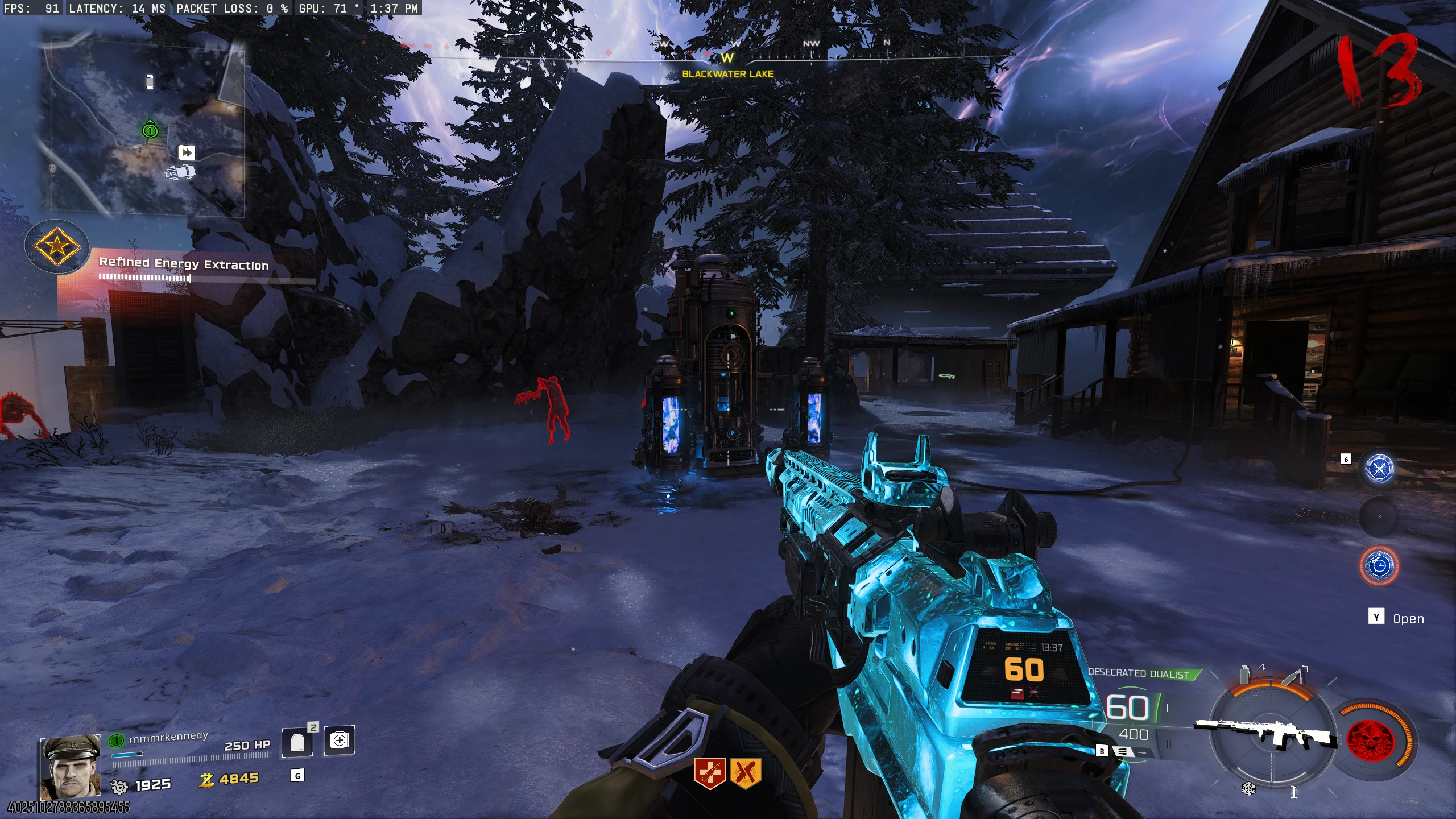The width and height of the screenshot is (1456, 819).
Task: Click the yellow crossed pistols perk icon
Action: coord(745,773)
